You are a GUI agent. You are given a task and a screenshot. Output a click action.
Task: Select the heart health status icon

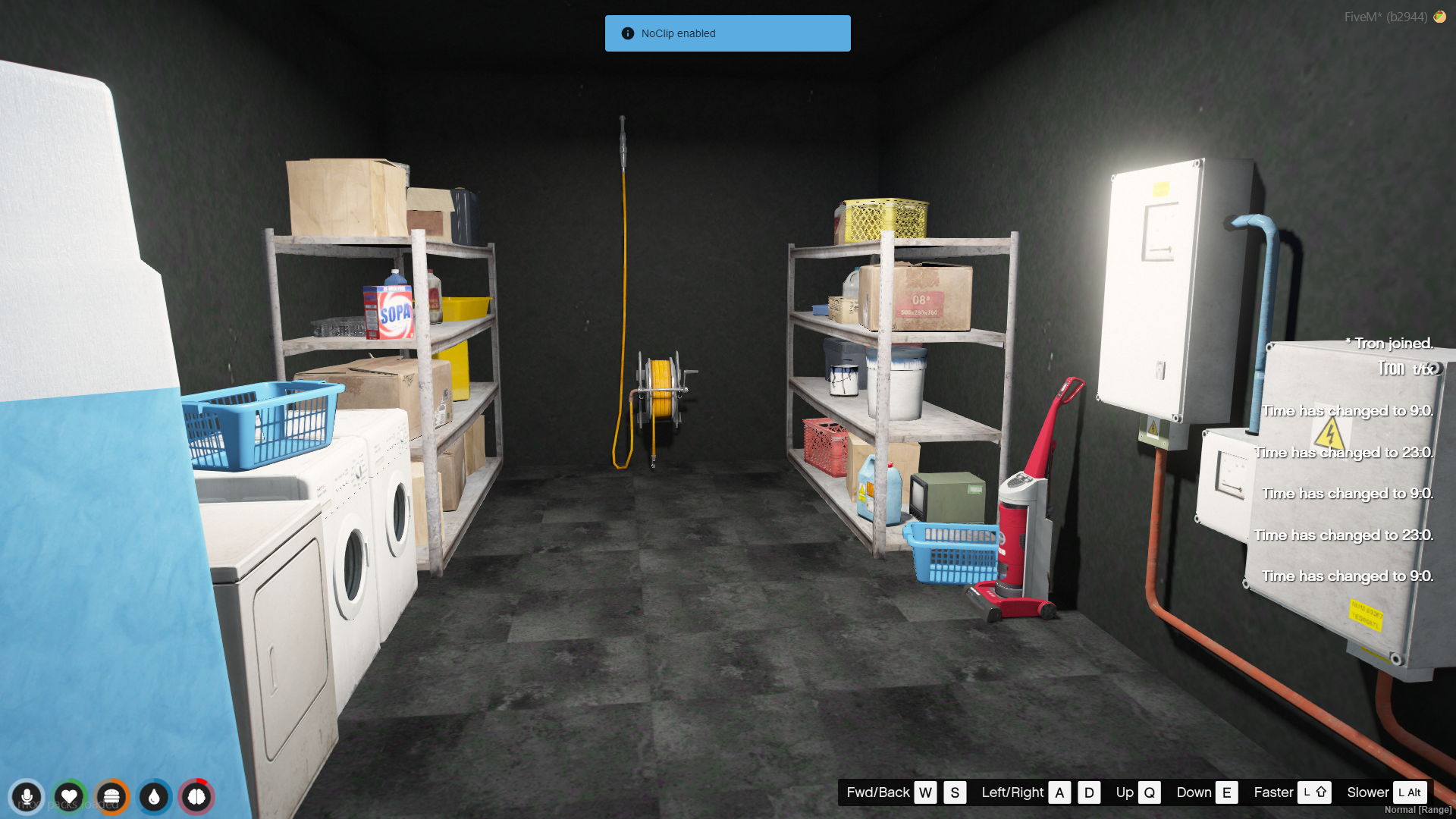pyautogui.click(x=69, y=797)
